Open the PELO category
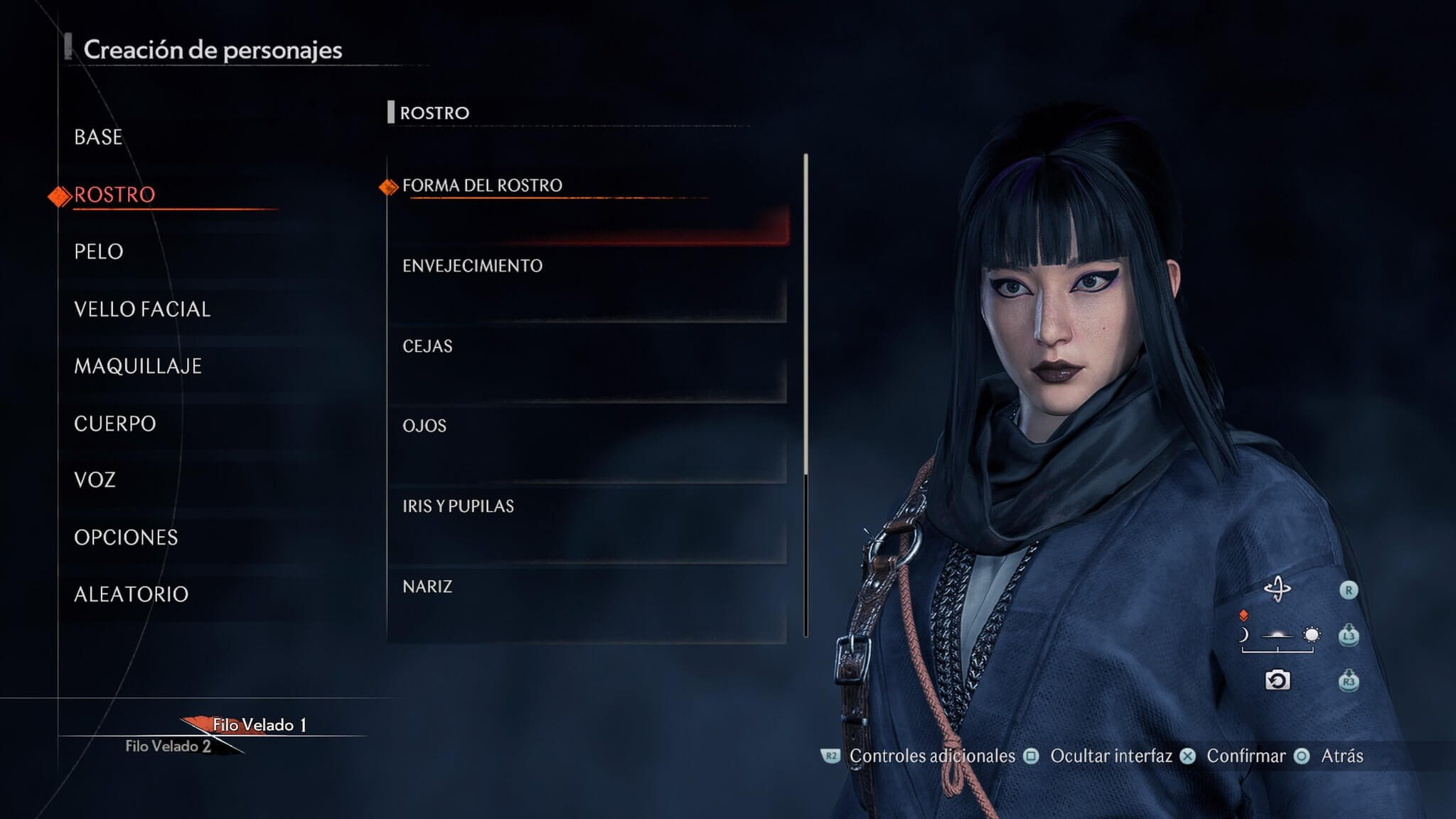 [99, 252]
